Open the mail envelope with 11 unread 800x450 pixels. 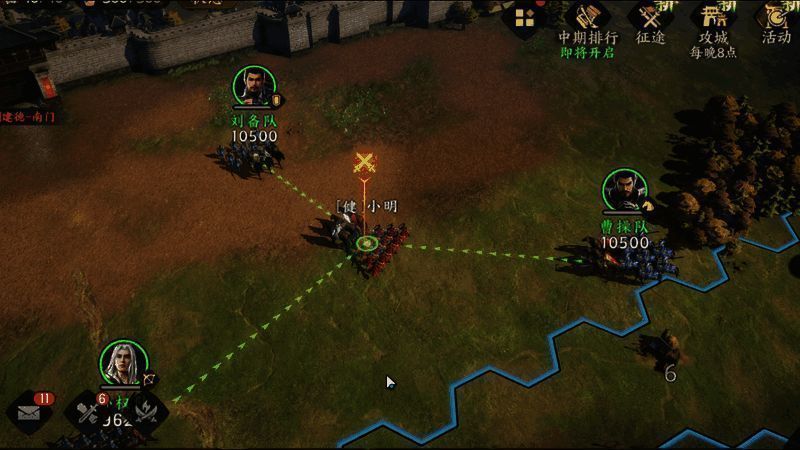(x=31, y=414)
